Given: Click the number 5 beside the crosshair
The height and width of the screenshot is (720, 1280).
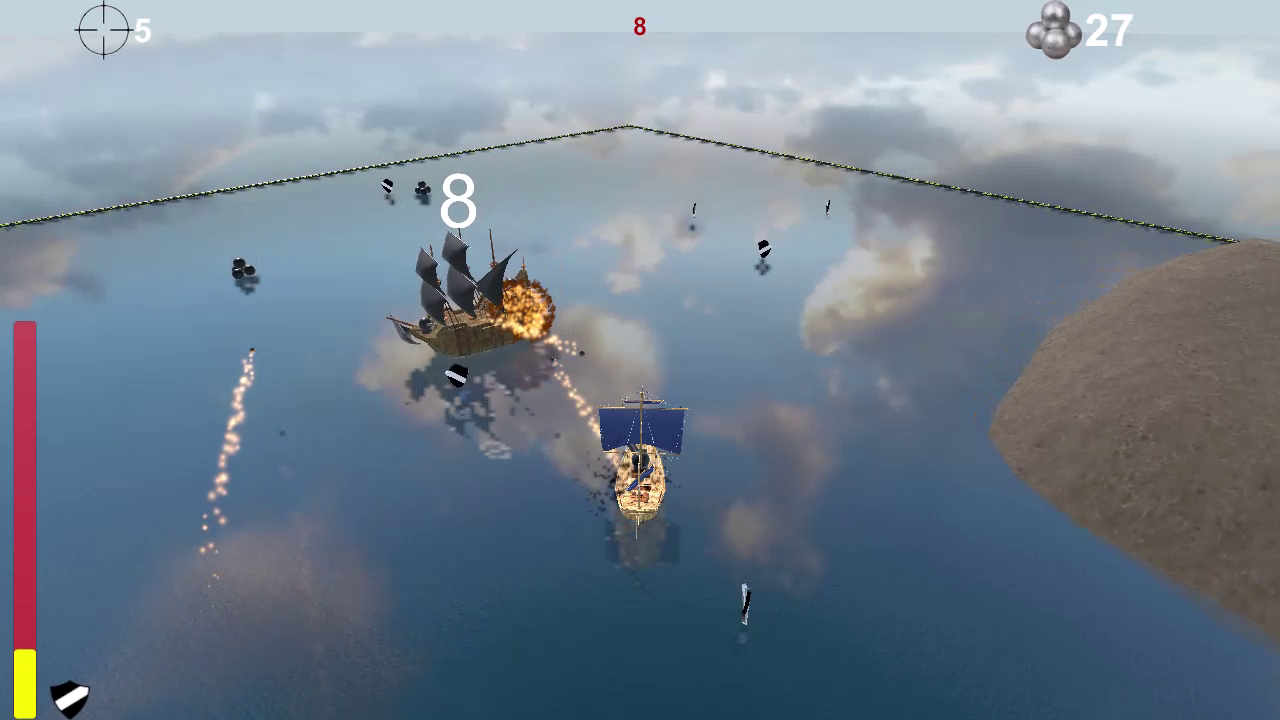Looking at the screenshot, I should point(143,31).
